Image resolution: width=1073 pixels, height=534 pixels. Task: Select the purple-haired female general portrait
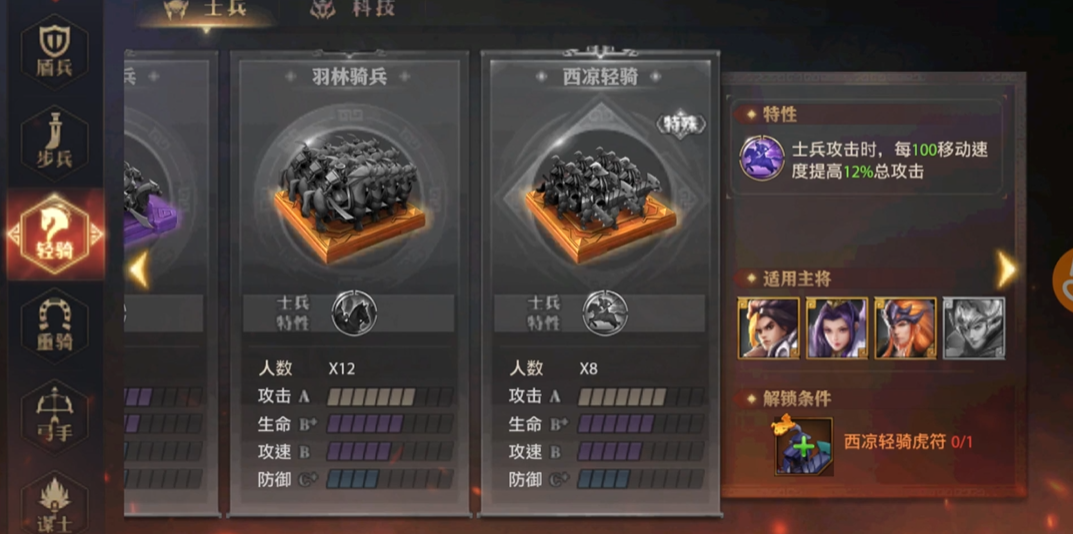coord(837,328)
